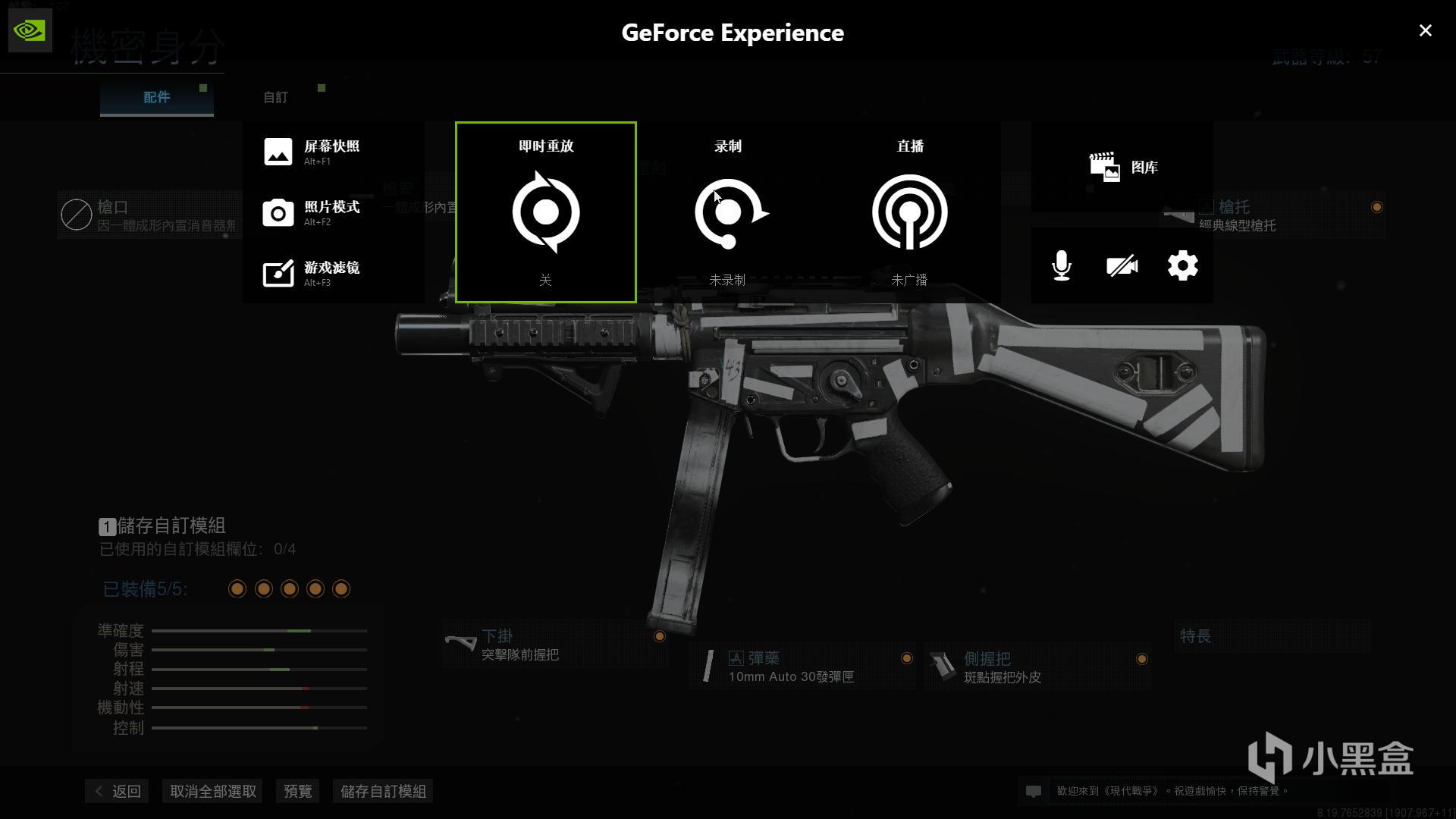Open 游戏滤镜 game filter

[312, 273]
